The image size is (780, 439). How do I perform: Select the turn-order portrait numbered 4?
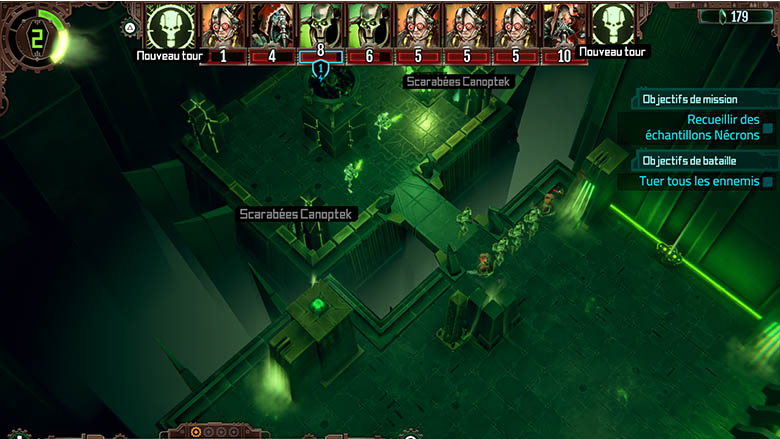(x=272, y=26)
